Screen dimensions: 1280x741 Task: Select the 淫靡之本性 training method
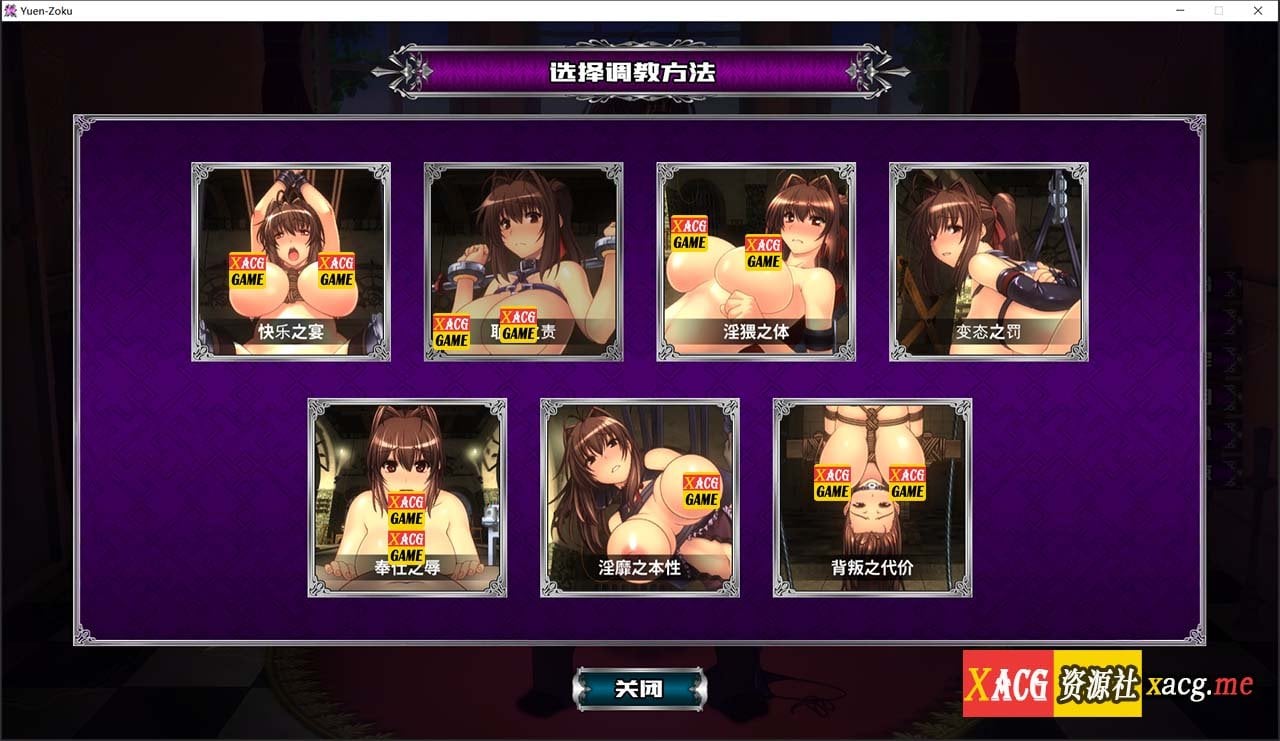pos(640,496)
